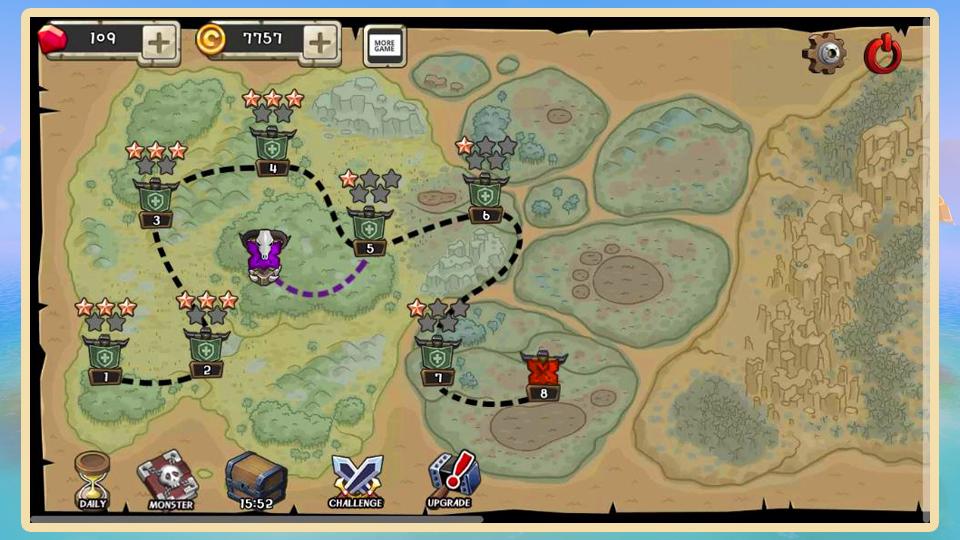Tap the treasure chest timer

256,480
